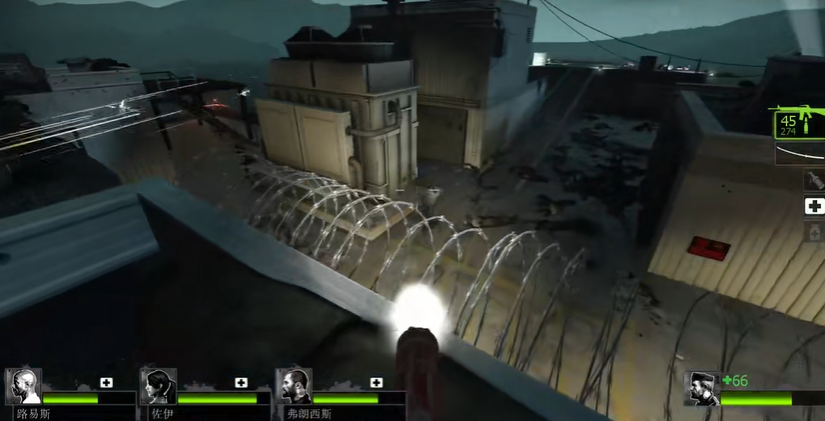Click your own survivor portrait
The height and width of the screenshot is (421, 825).
point(702,389)
